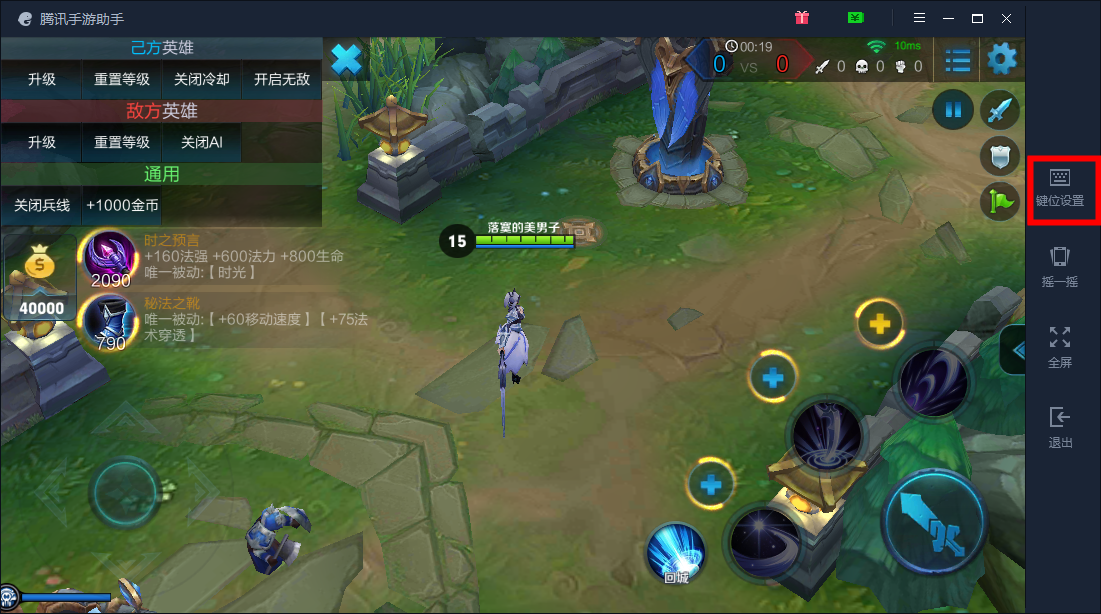Activate the 回城 recall ability
This screenshot has height=614, width=1101.
676,552
